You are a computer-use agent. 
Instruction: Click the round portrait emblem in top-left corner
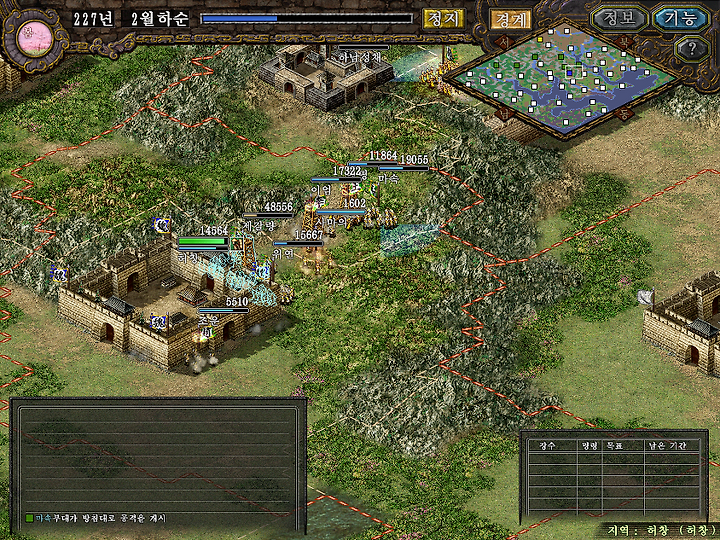pyautogui.click(x=30, y=35)
